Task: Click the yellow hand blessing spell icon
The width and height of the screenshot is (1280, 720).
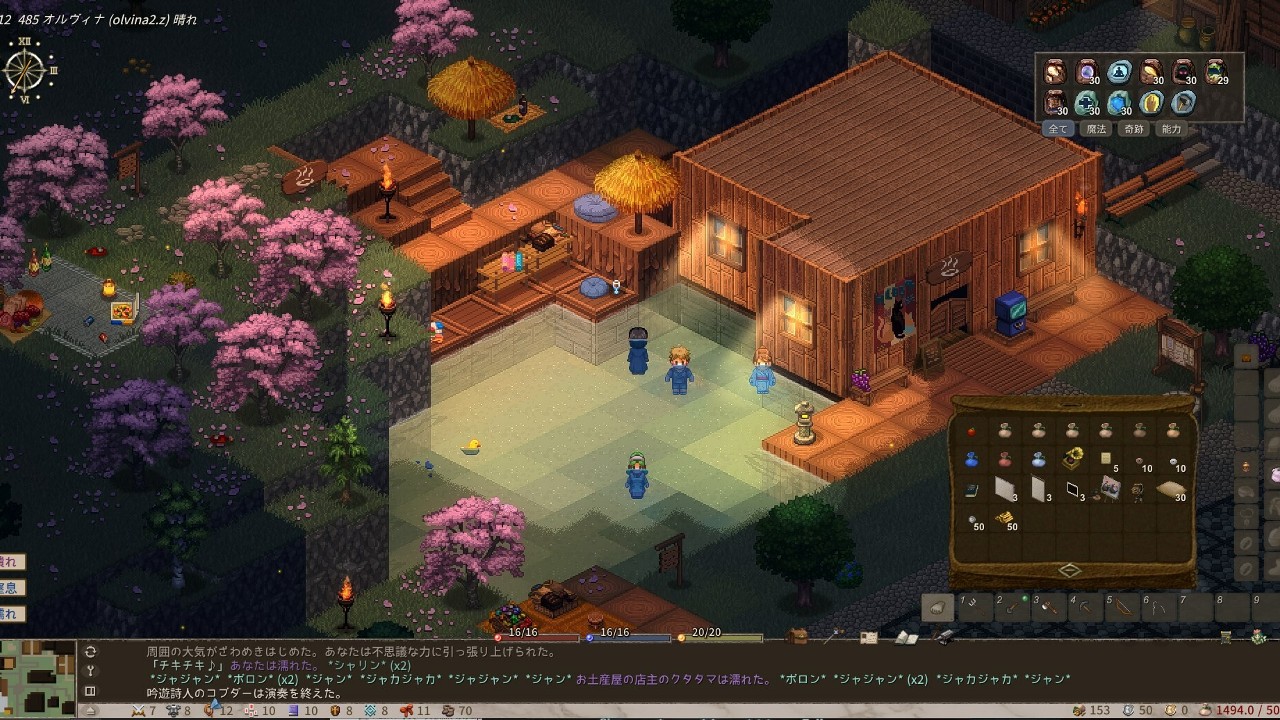Action: click(x=1151, y=102)
